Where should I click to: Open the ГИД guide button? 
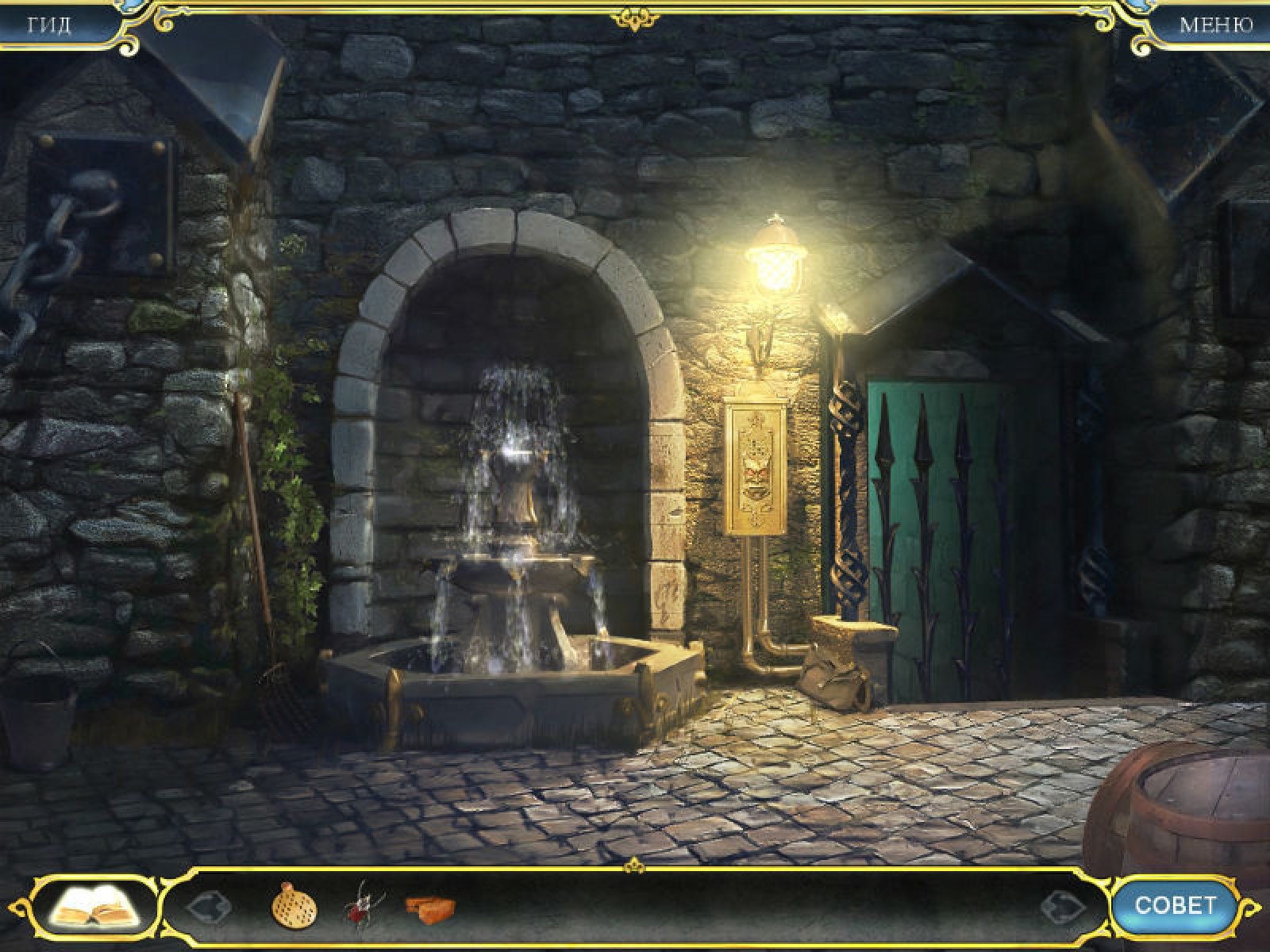click(x=49, y=25)
